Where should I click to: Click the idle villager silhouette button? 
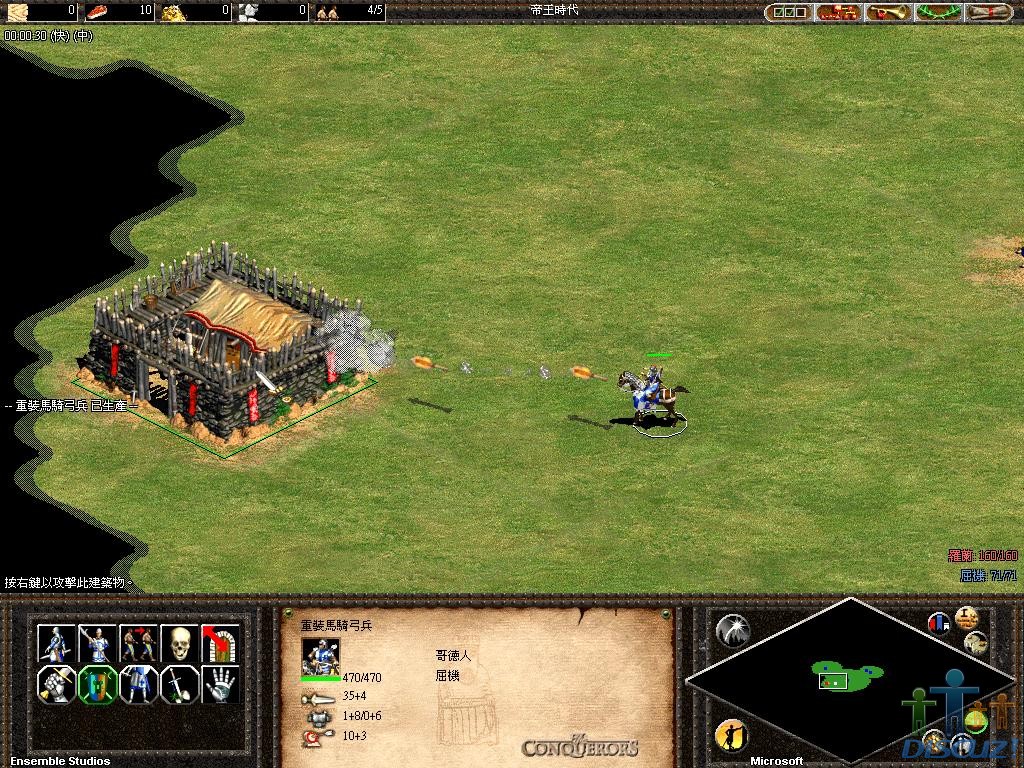coord(731,736)
